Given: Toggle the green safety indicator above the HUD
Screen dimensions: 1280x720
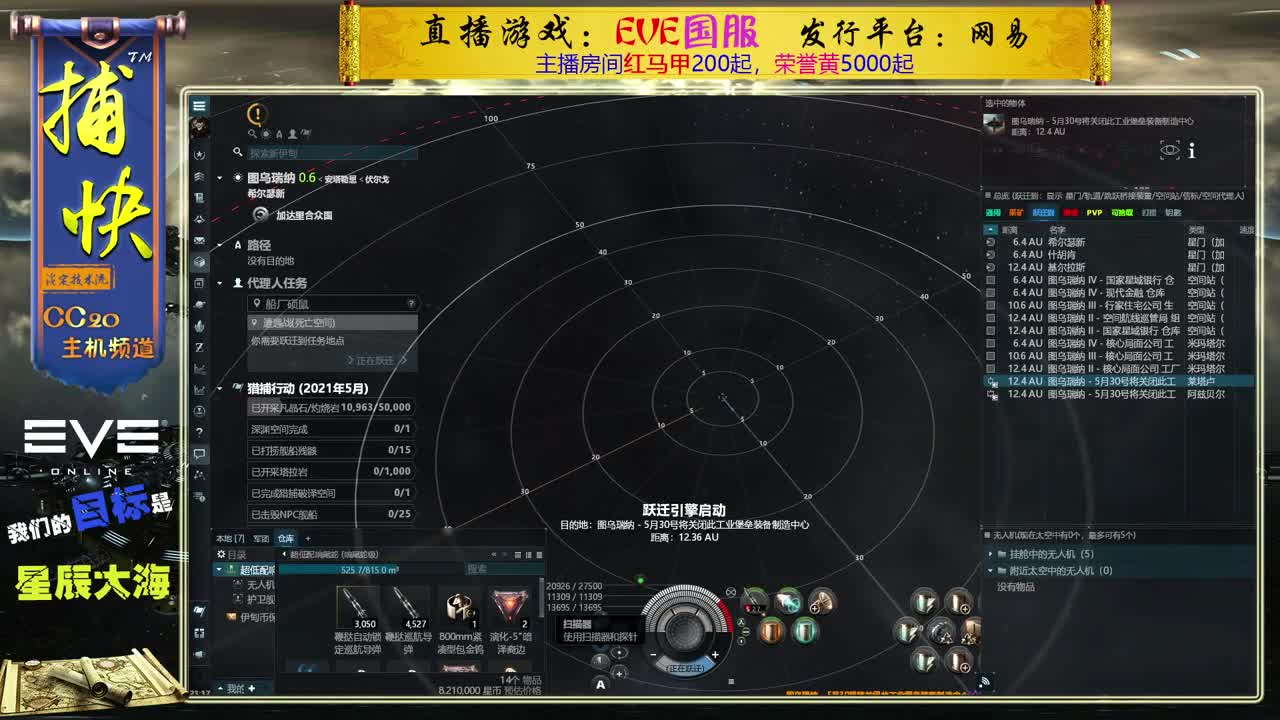Looking at the screenshot, I should coord(641,580).
